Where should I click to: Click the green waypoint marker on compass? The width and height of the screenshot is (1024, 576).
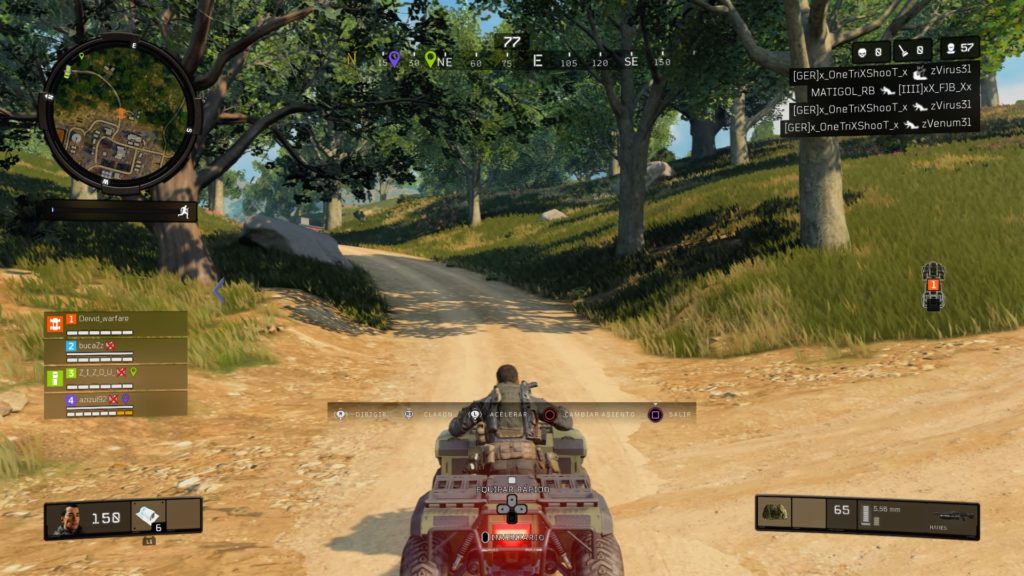431,59
